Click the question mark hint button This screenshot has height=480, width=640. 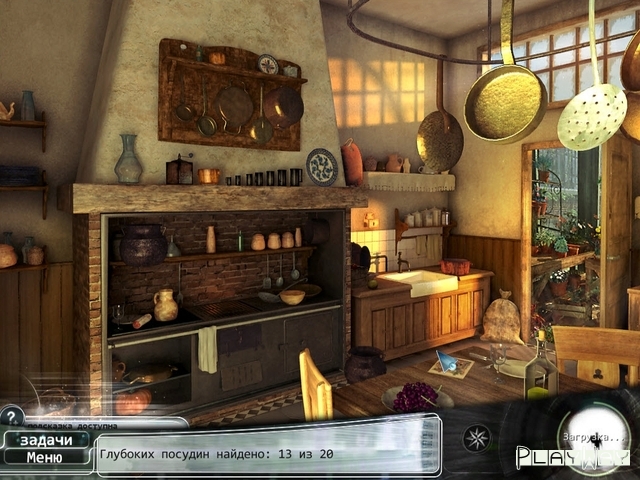pos(11,416)
